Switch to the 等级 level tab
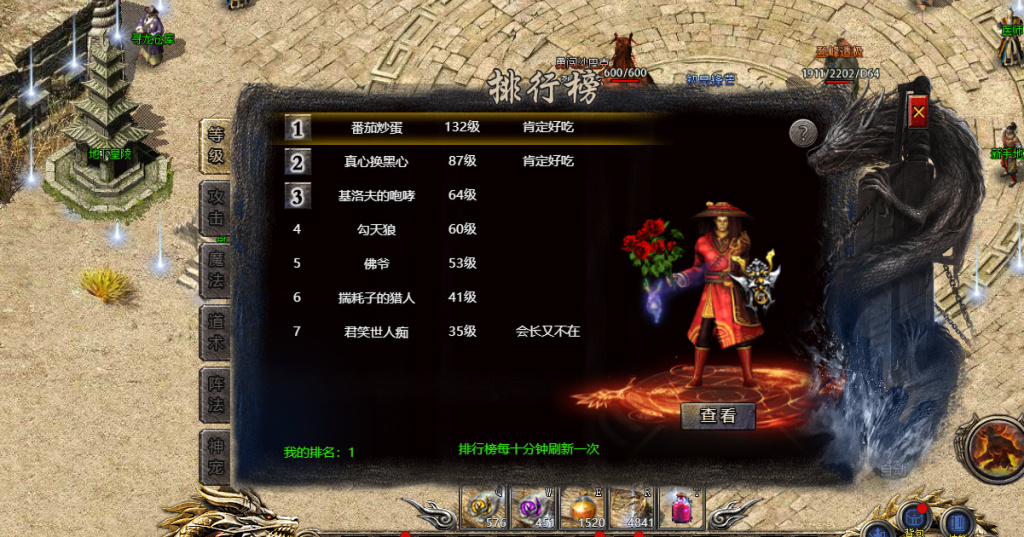 [216, 146]
